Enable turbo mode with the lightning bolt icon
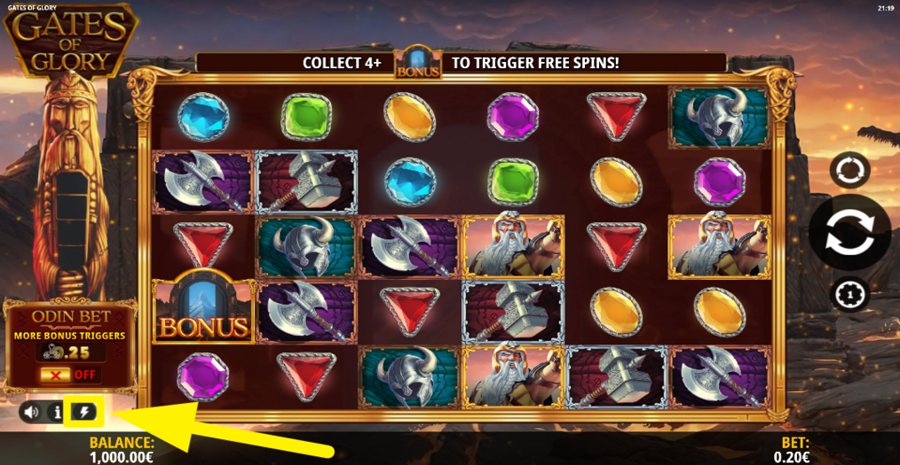The image size is (900, 465). (x=83, y=410)
